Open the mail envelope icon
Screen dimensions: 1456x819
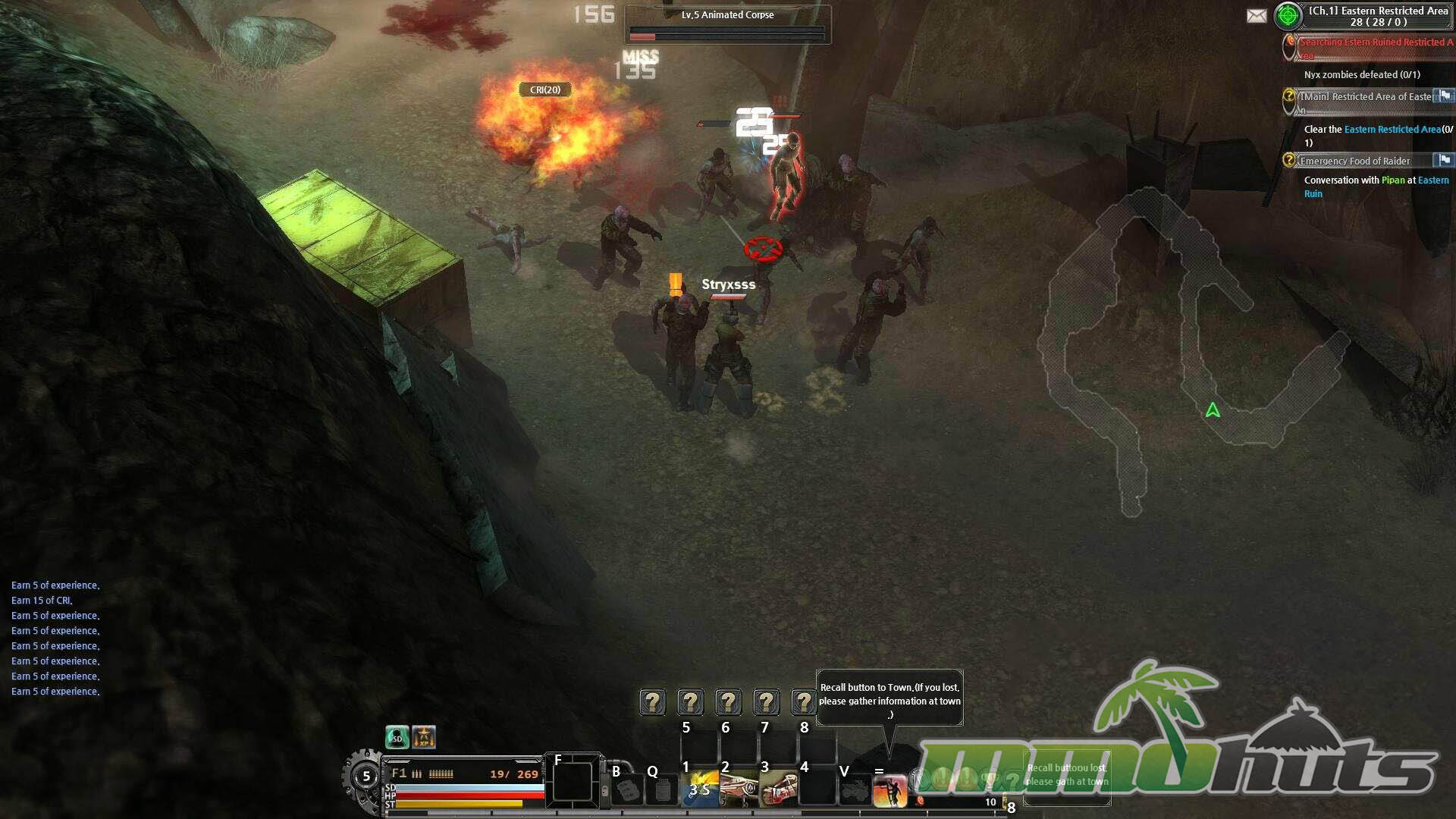[1257, 16]
